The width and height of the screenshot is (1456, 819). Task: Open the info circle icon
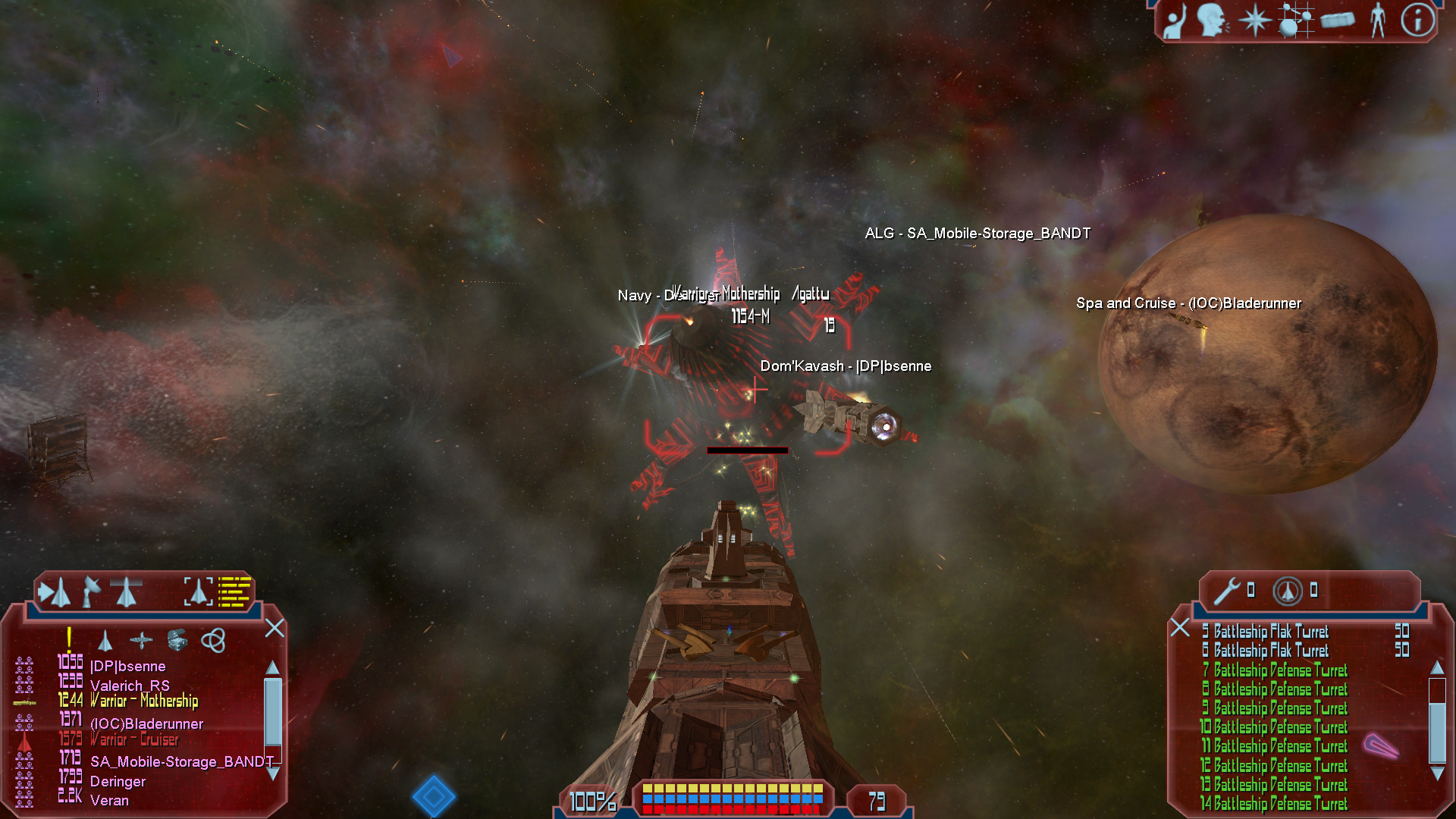[x=1417, y=20]
